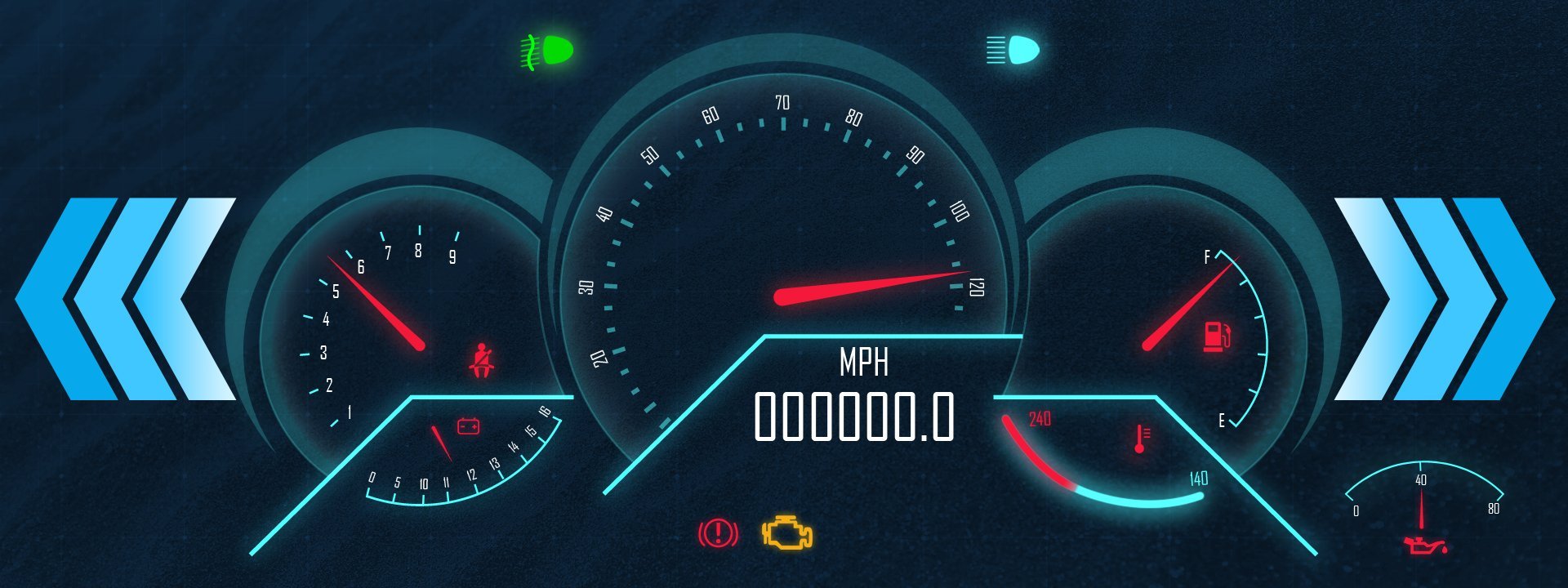This screenshot has width=1568, height=588.
Task: Select the red battery warning icon
Action: 468,425
